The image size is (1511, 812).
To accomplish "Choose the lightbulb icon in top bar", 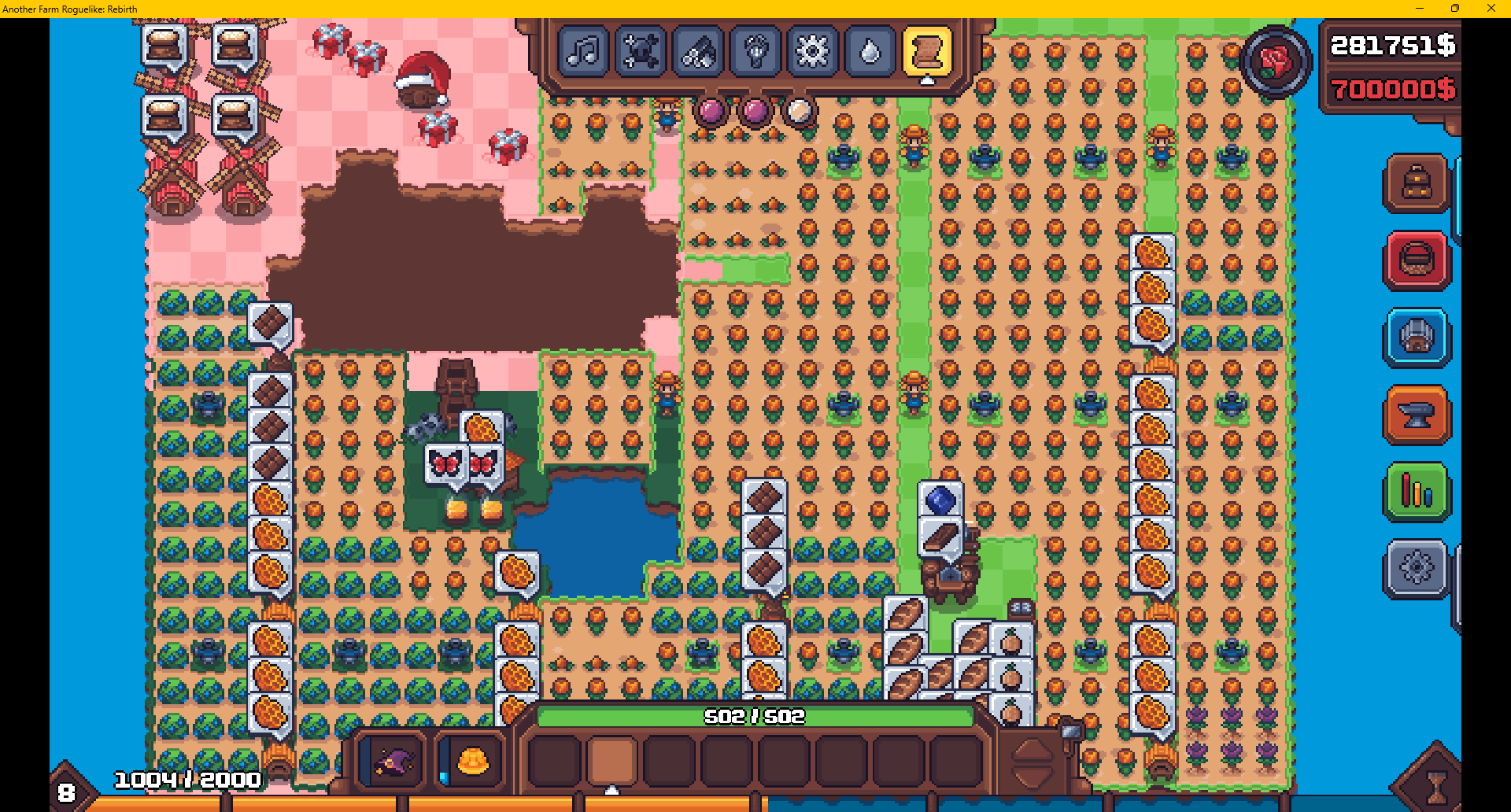I will pos(755,52).
